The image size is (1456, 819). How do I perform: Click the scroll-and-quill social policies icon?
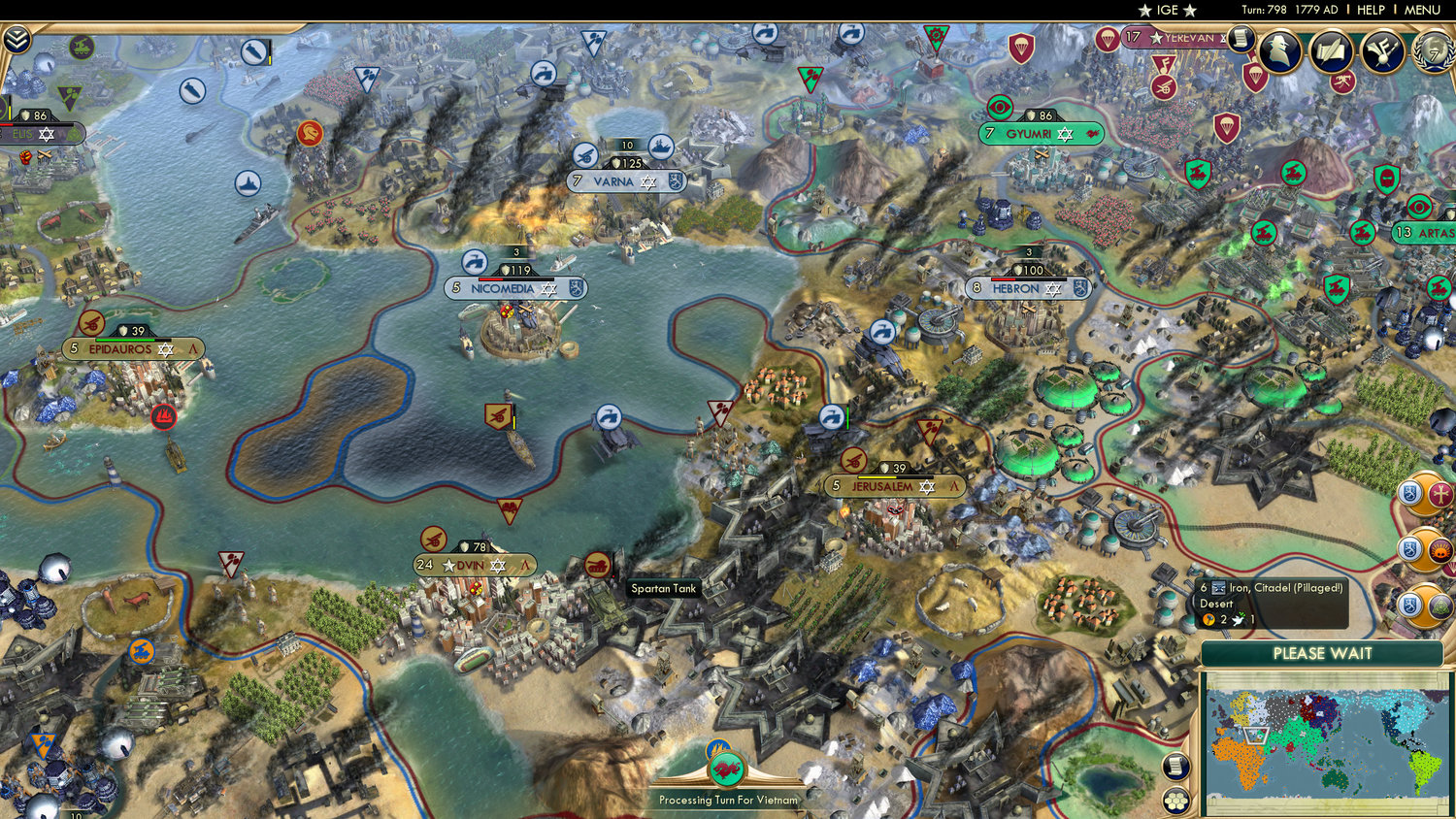[x=1332, y=51]
